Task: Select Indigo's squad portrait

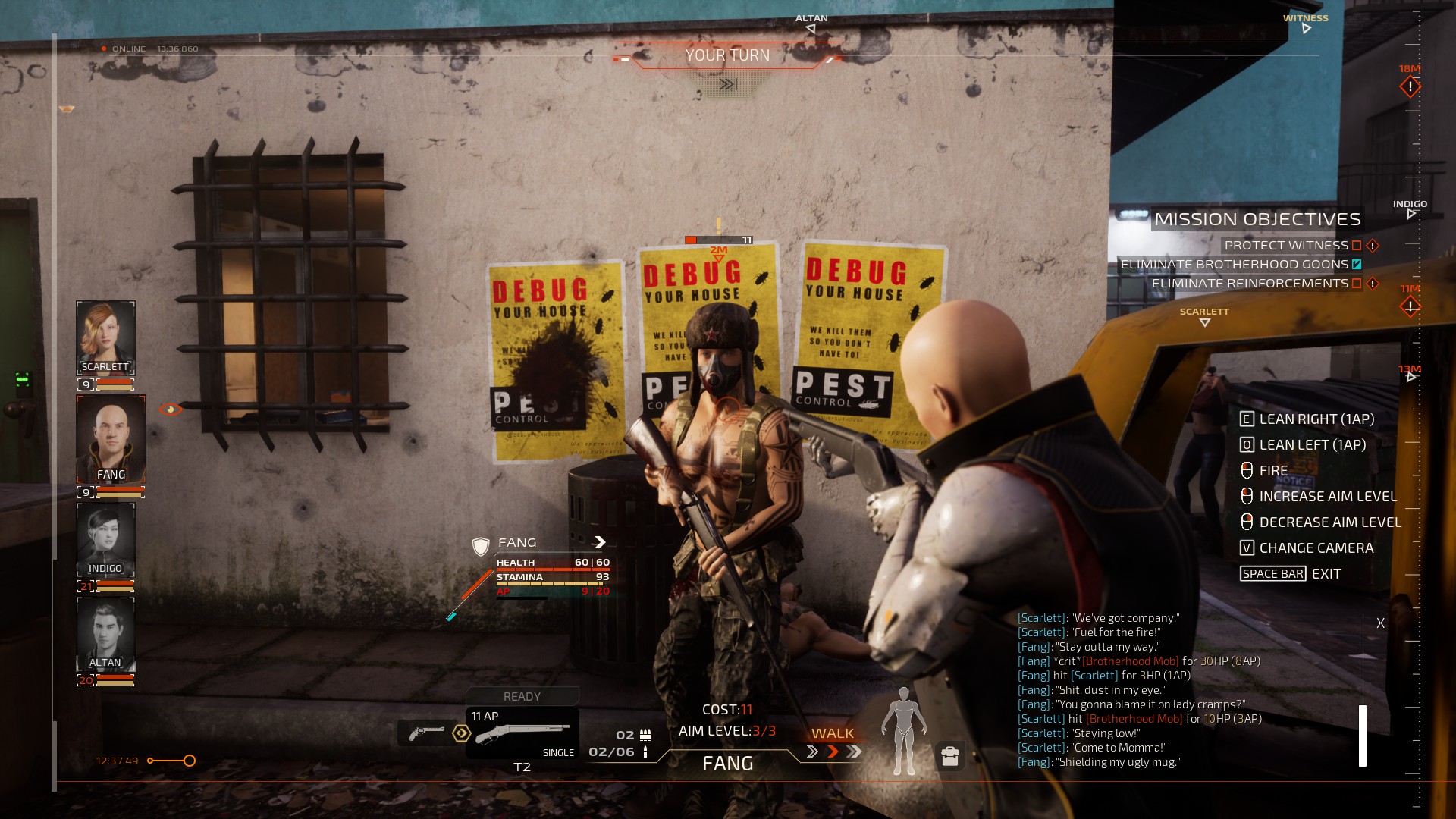Action: point(105,539)
